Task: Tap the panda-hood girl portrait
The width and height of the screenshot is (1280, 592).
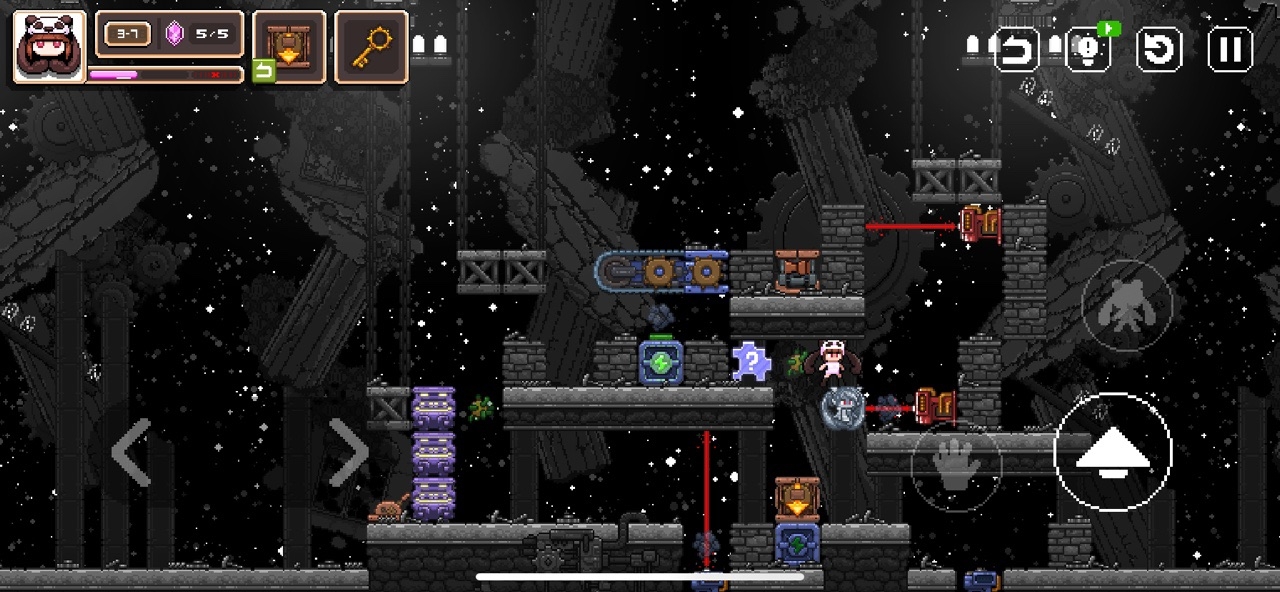Action: (x=49, y=46)
